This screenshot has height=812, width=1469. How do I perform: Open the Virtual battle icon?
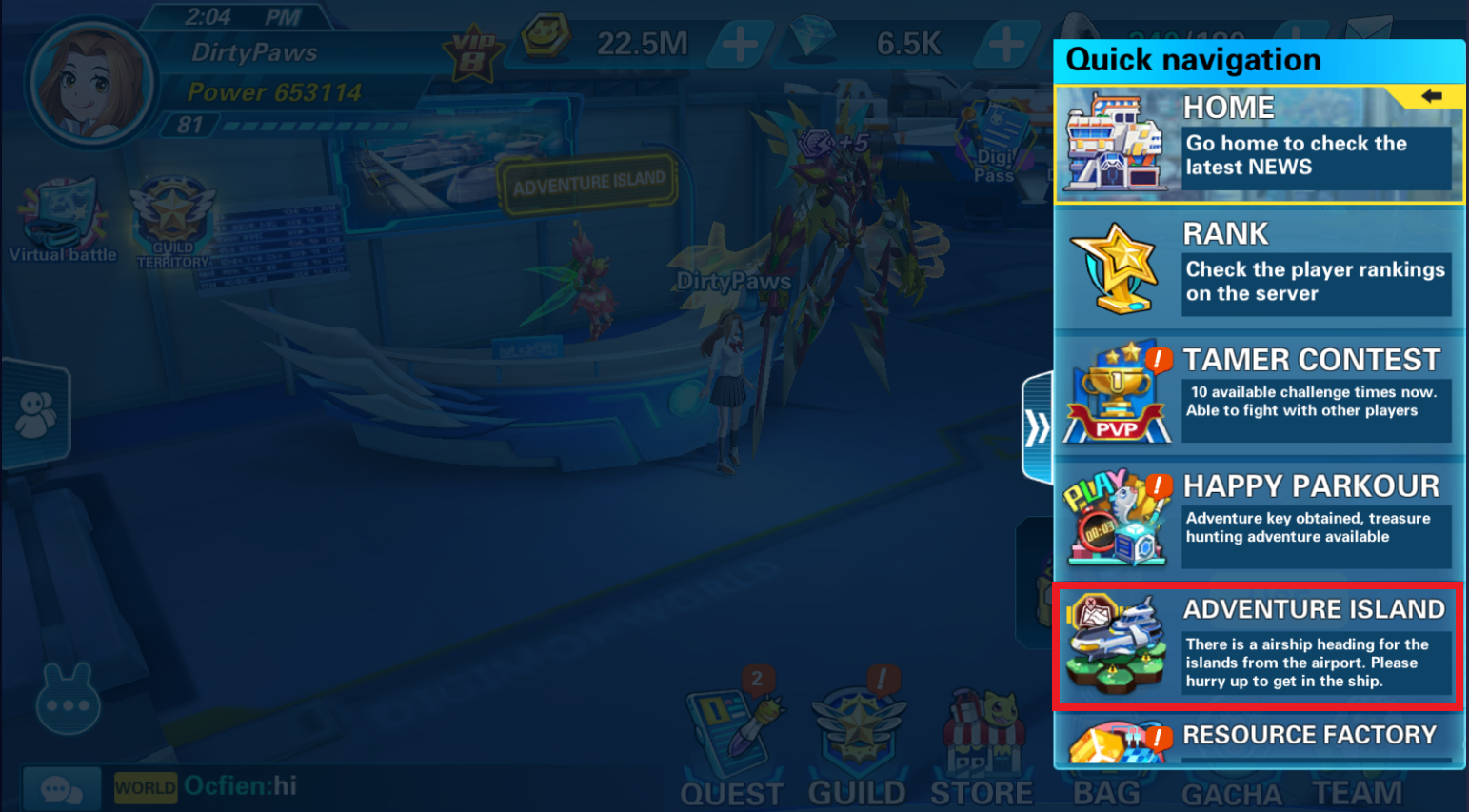(x=63, y=221)
